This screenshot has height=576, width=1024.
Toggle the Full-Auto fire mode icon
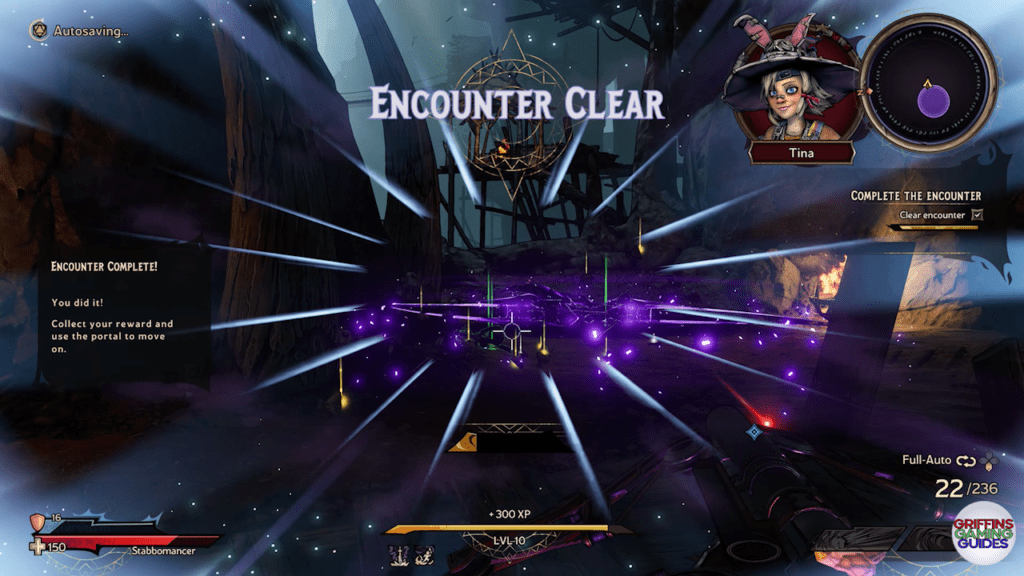pyautogui.click(x=966, y=462)
